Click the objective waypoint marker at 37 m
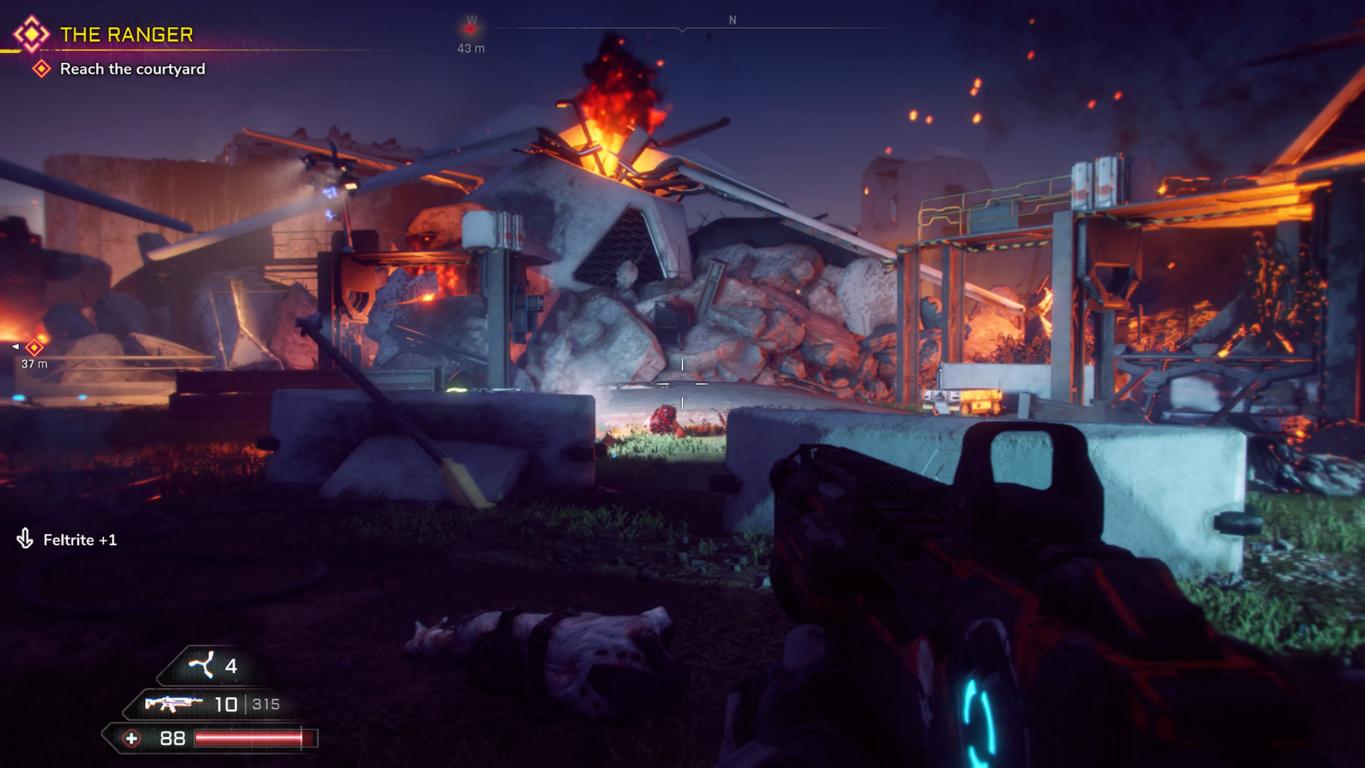1365x768 pixels. pos(35,347)
